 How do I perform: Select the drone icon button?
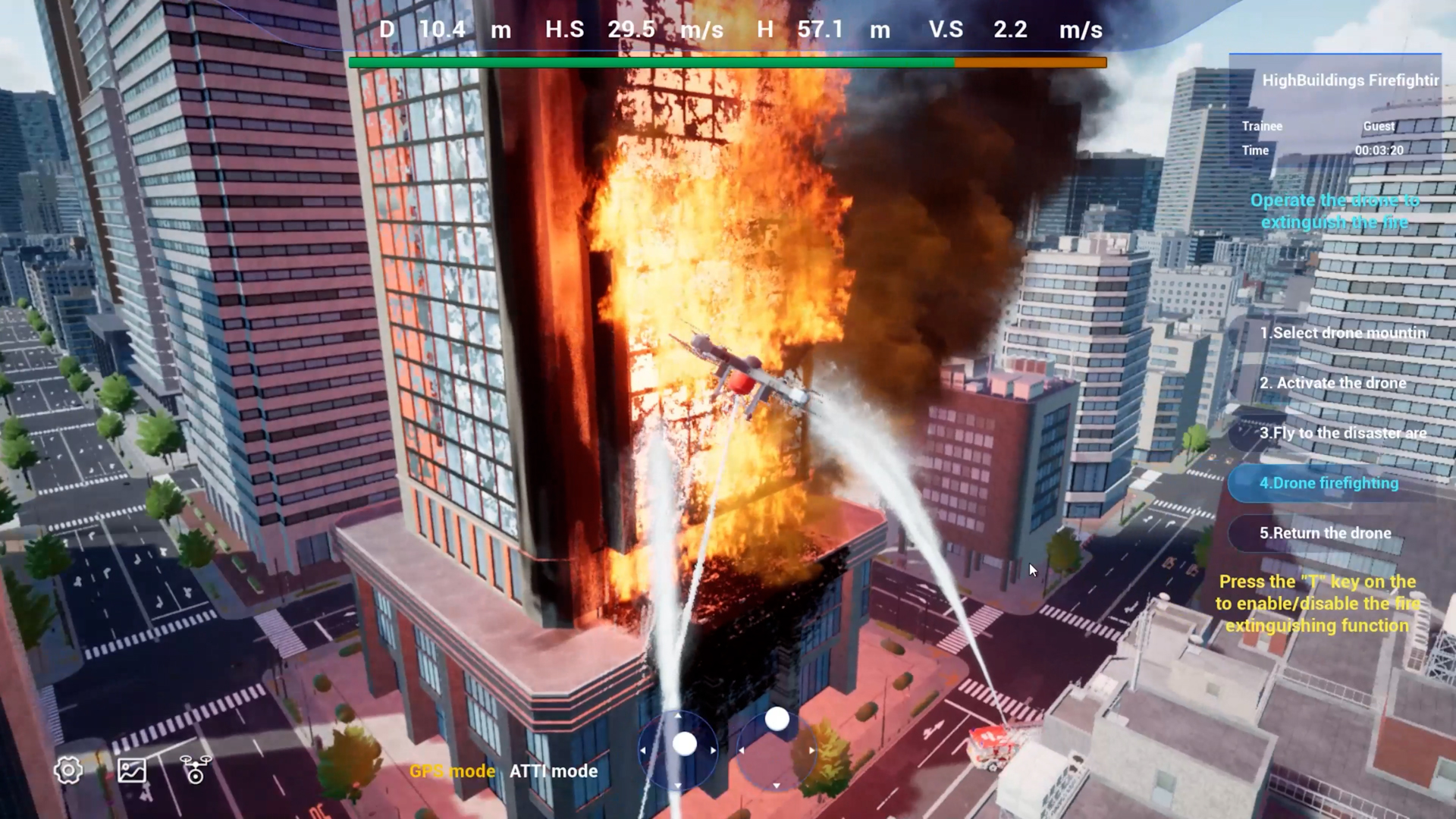pos(196,769)
